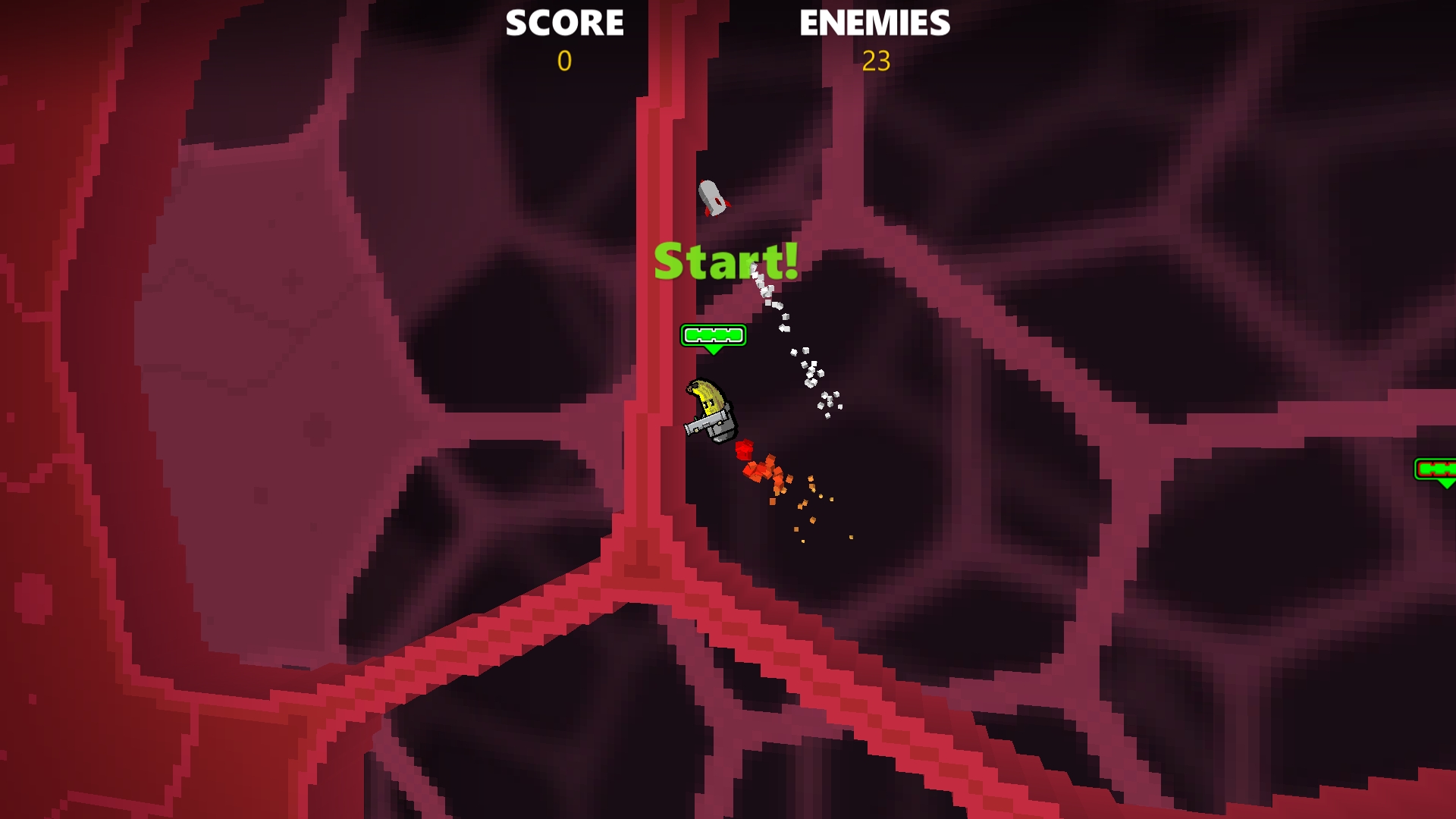Click the SCORE heading

click(x=566, y=23)
